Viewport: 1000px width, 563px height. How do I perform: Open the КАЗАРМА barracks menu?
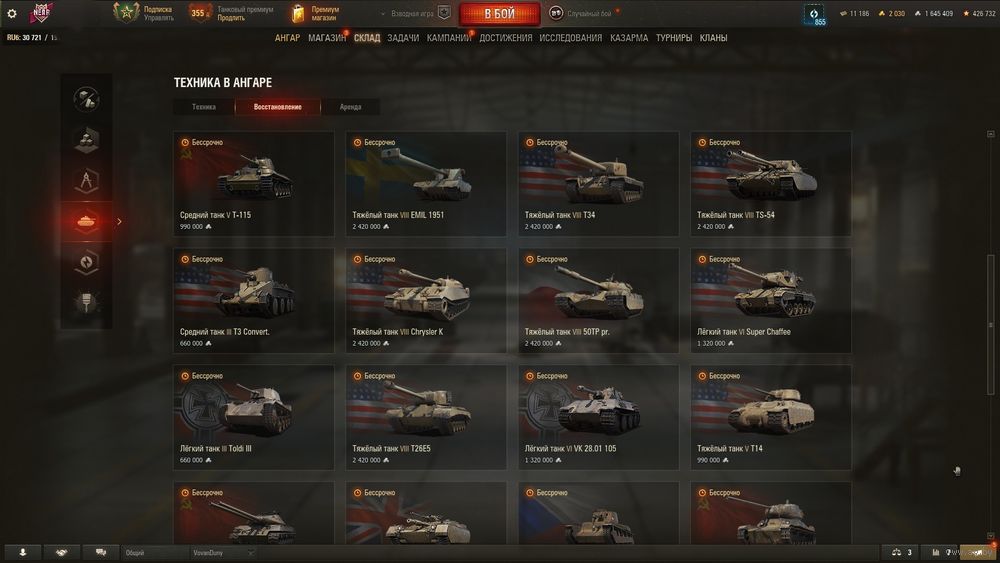click(629, 38)
